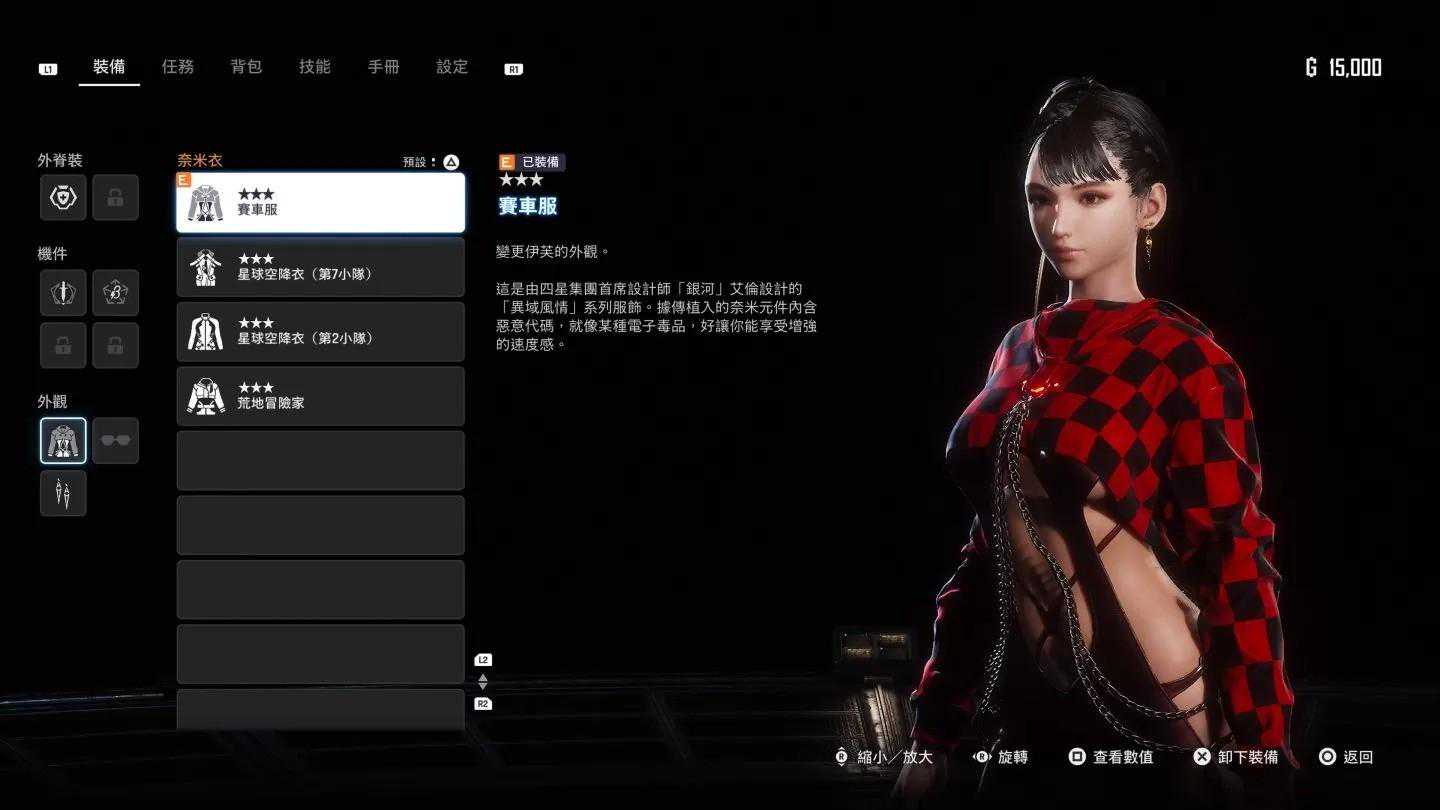Choose 星球空降衣（第7小隊） from the list
Image resolution: width=1440 pixels, height=810 pixels.
point(320,267)
